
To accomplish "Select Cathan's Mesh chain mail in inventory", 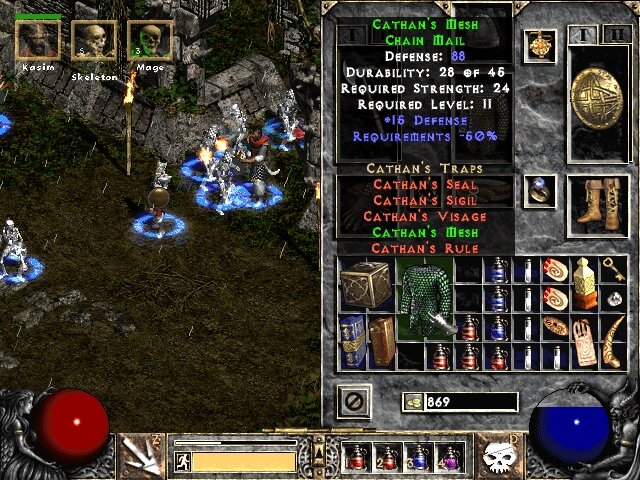I will pos(427,300).
